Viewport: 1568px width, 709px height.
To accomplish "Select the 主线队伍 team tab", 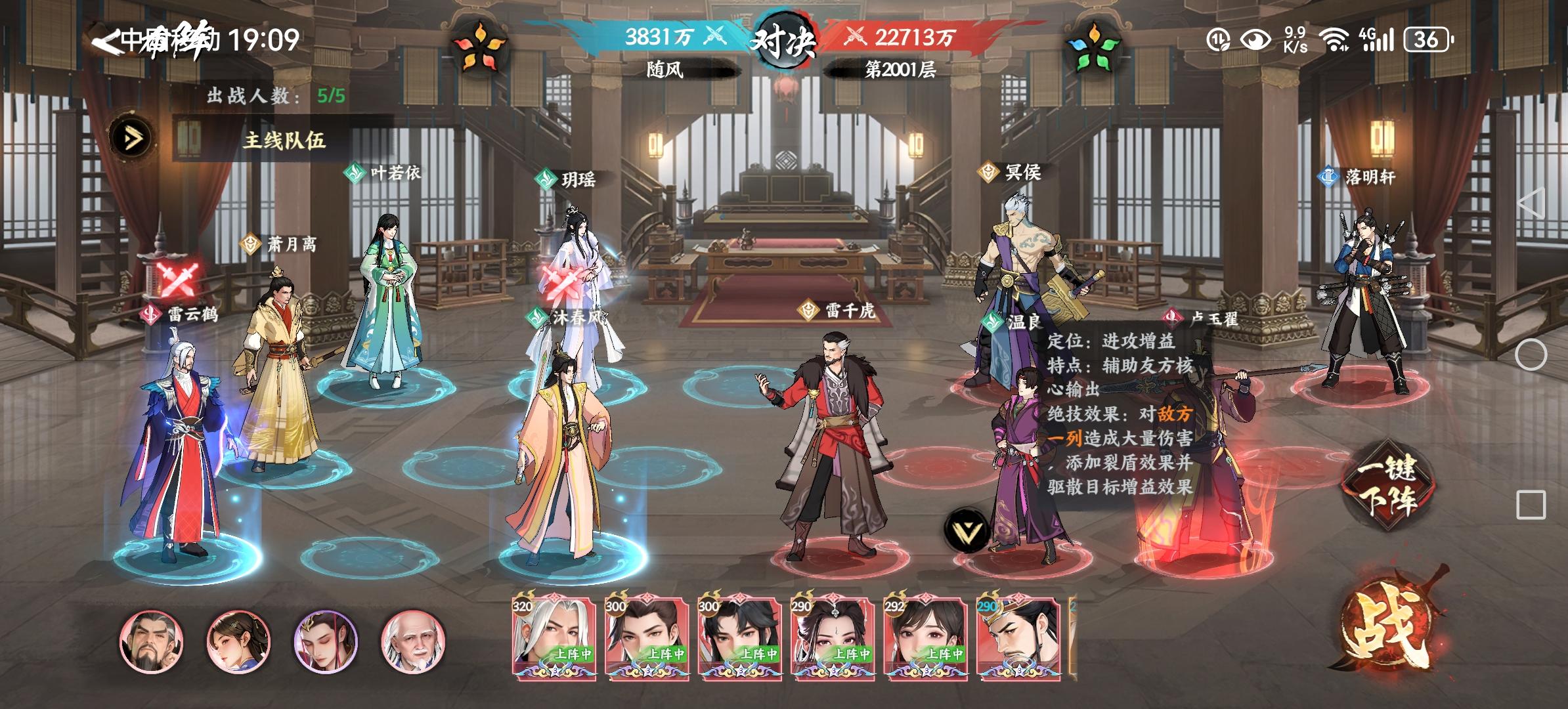I will coord(285,140).
